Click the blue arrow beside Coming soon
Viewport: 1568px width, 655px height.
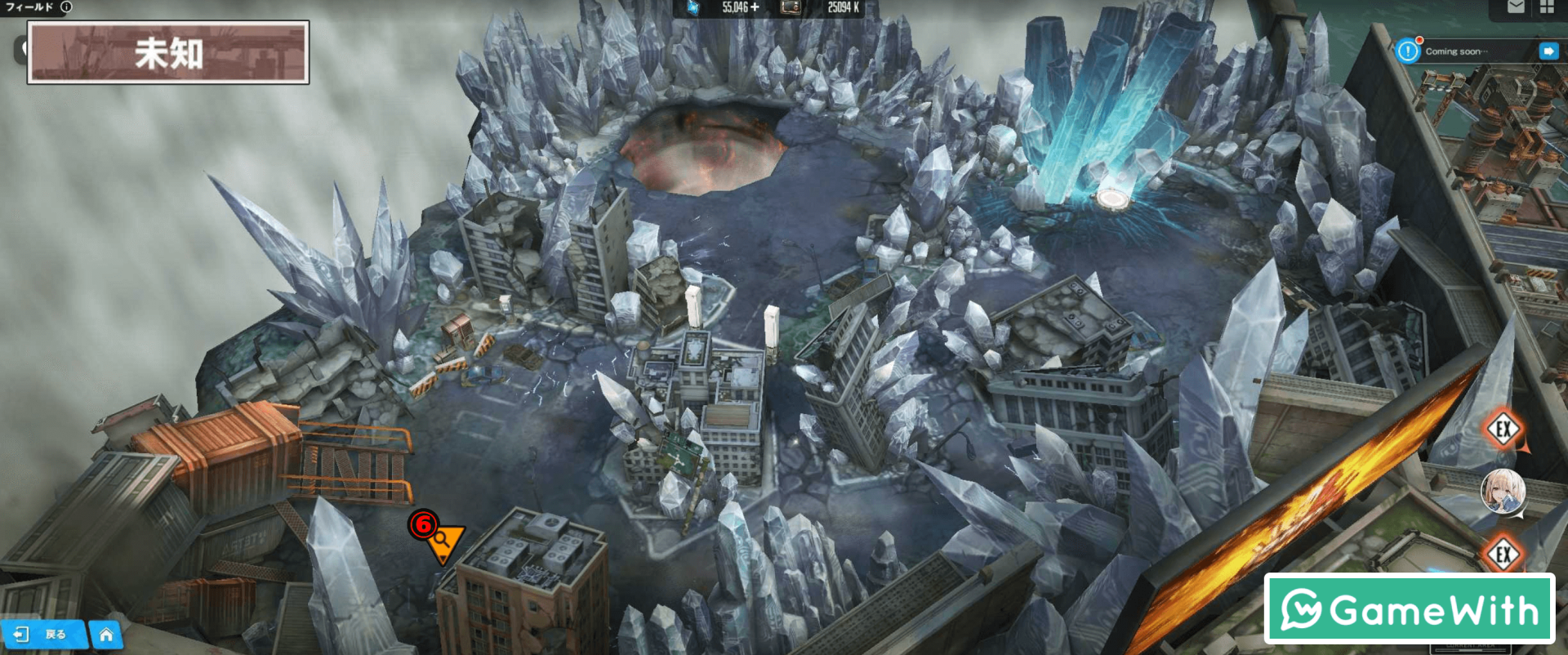[1548, 51]
